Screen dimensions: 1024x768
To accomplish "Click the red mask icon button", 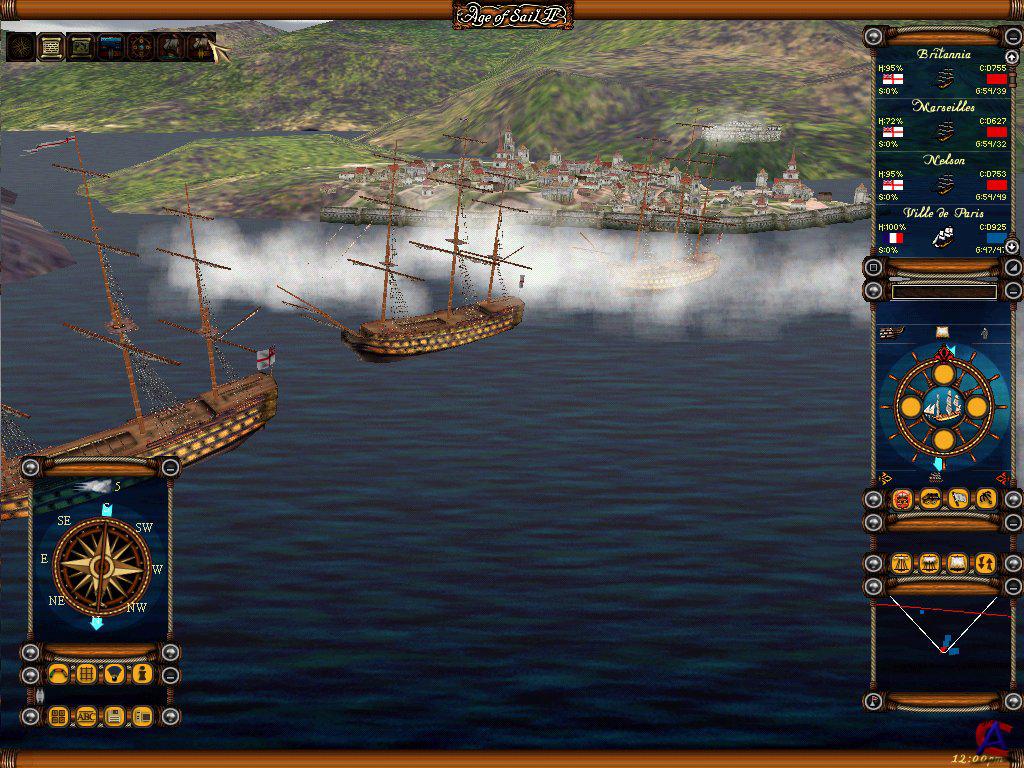I will (x=902, y=499).
